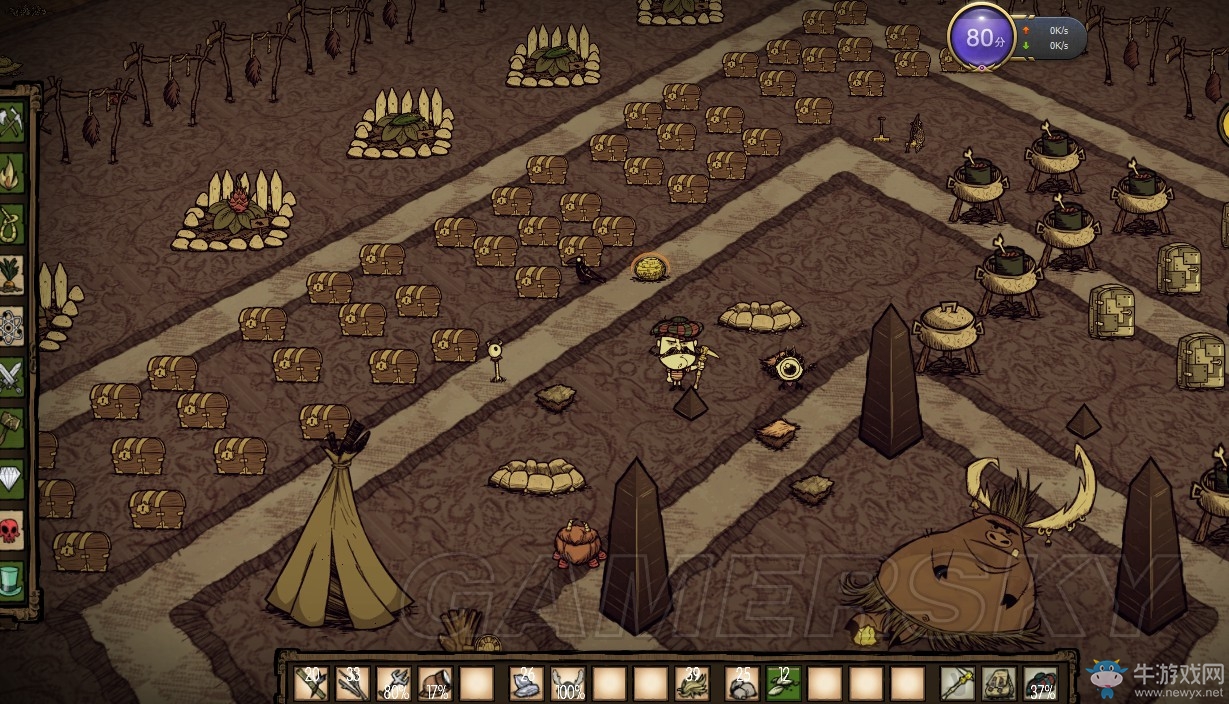This screenshot has height=704, width=1229.
Task: Select the twigs stack of 33
Action: 353,684
